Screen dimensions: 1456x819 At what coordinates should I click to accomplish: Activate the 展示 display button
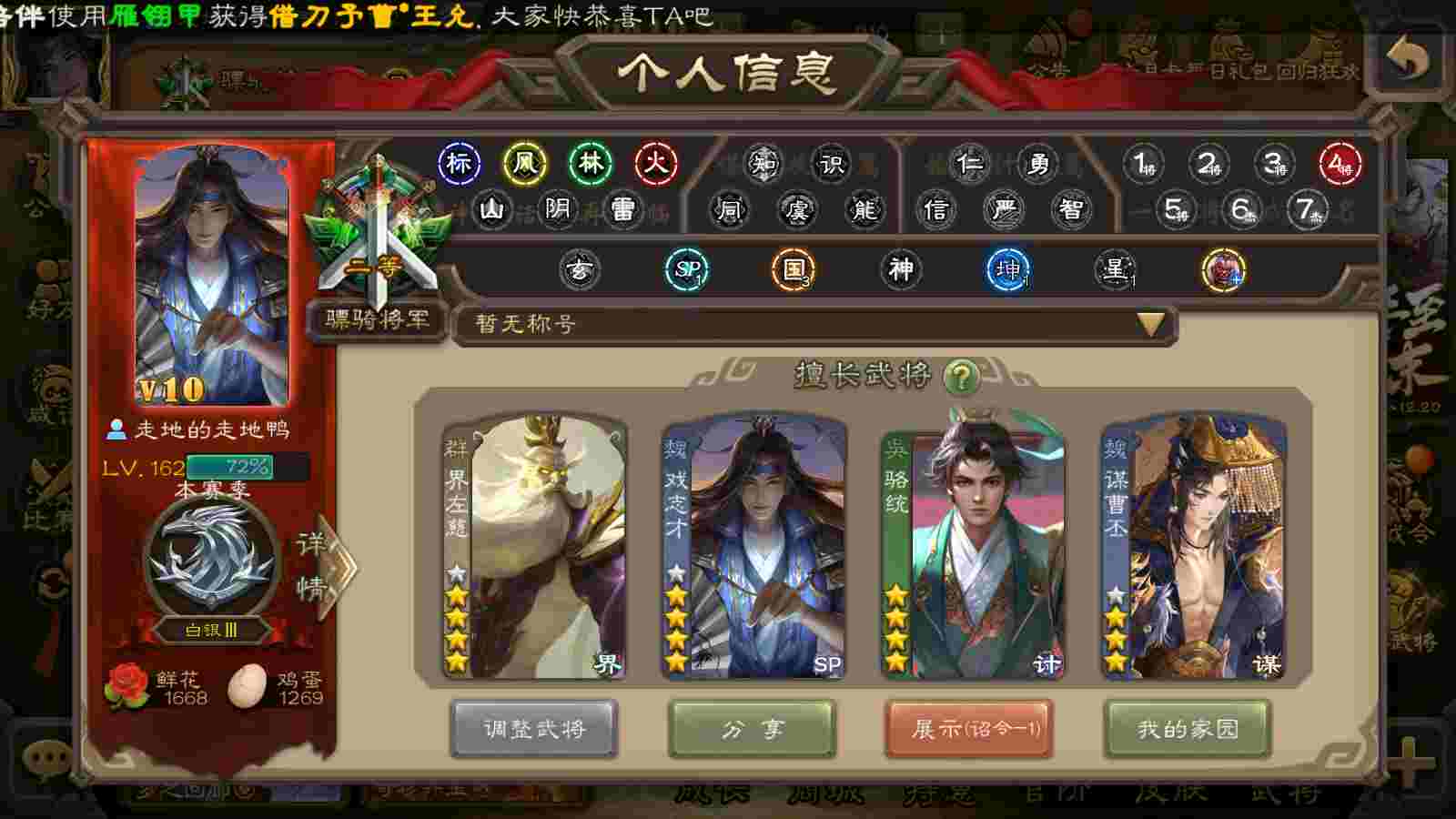click(969, 728)
